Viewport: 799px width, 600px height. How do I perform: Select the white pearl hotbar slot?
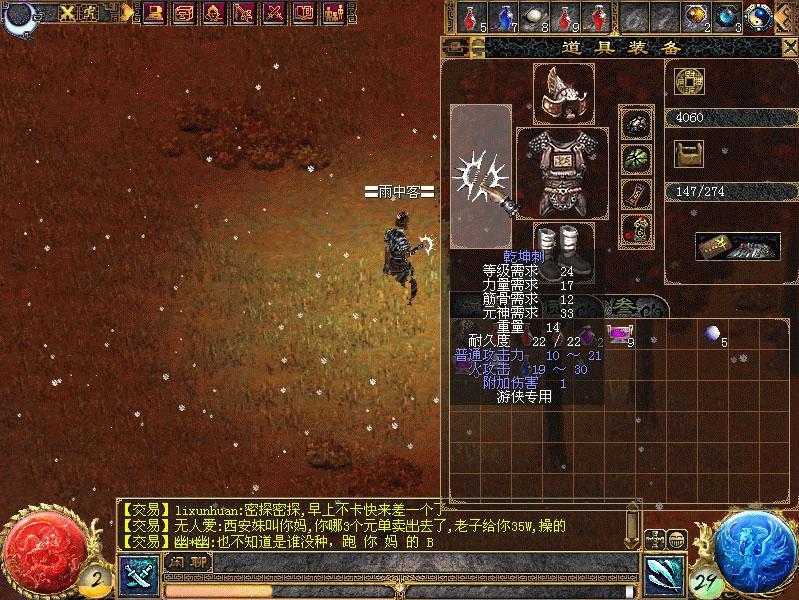tap(536, 17)
